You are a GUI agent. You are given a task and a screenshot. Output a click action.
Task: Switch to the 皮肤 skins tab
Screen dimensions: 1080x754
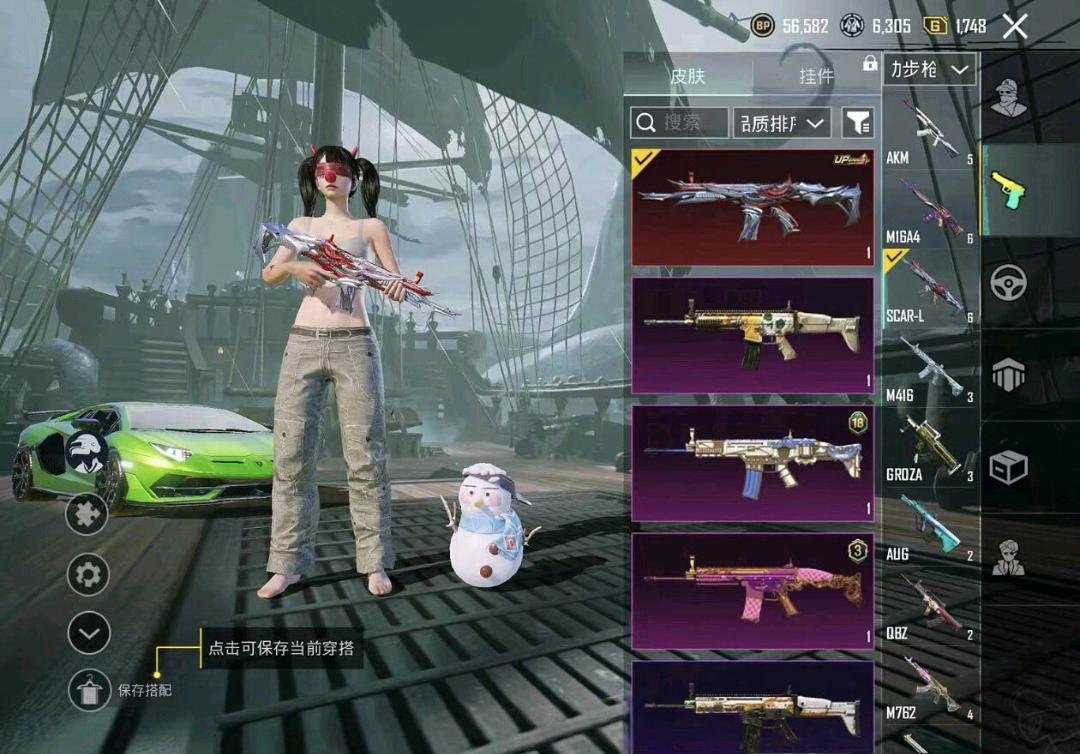[x=688, y=76]
